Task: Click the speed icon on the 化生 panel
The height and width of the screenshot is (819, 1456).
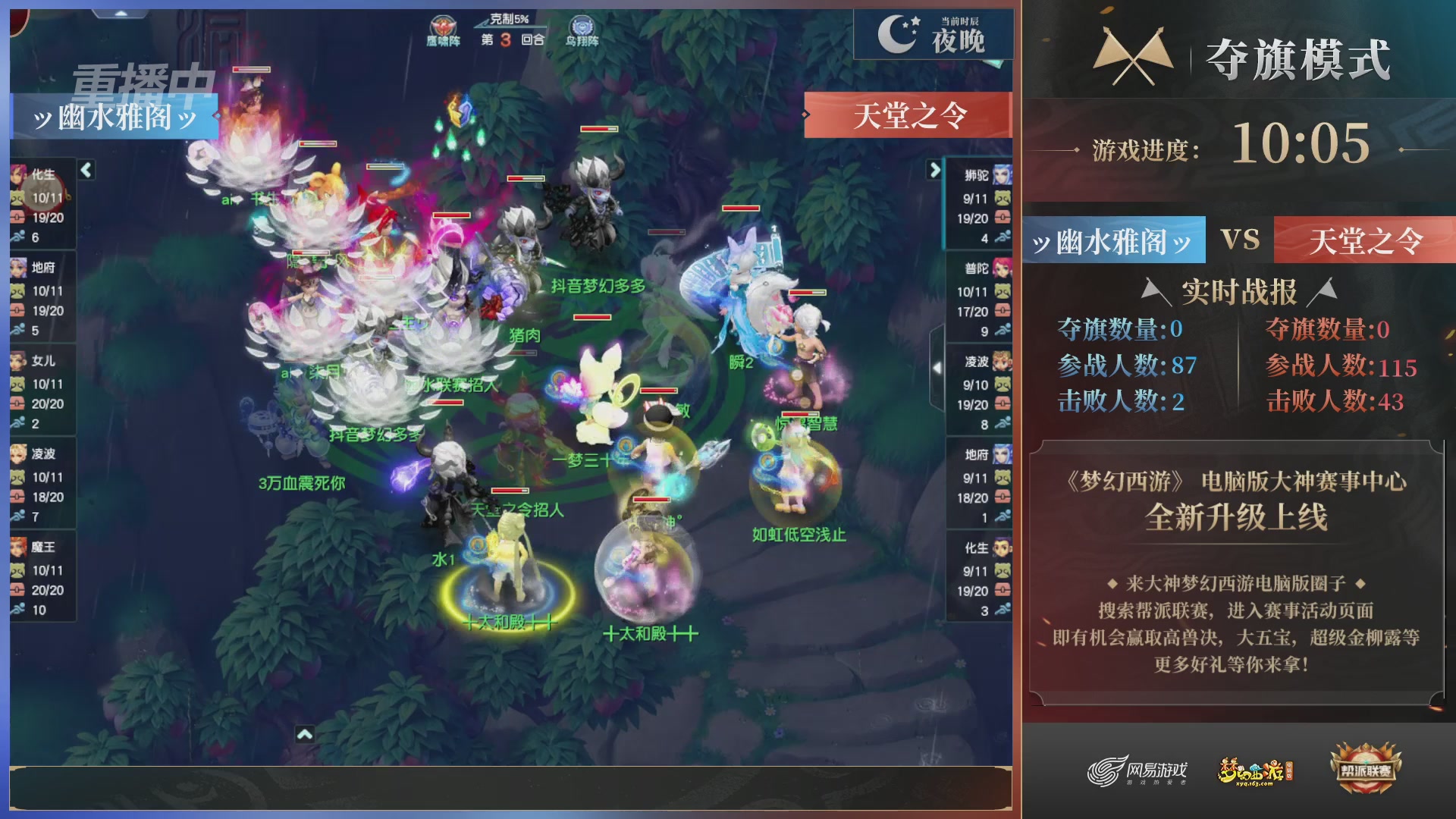Action: click(17, 235)
